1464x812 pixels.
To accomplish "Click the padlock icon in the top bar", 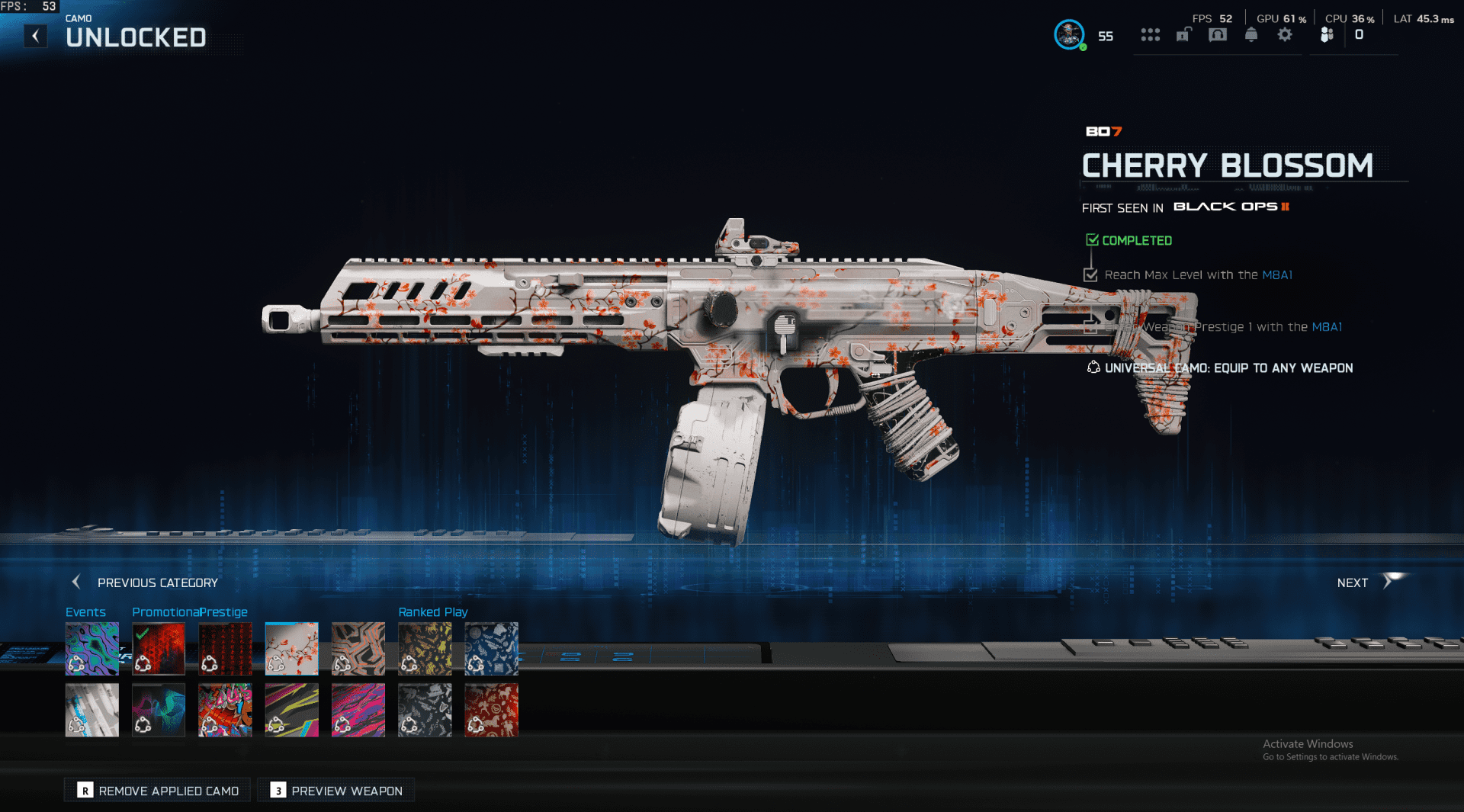I will pyautogui.click(x=1183, y=35).
